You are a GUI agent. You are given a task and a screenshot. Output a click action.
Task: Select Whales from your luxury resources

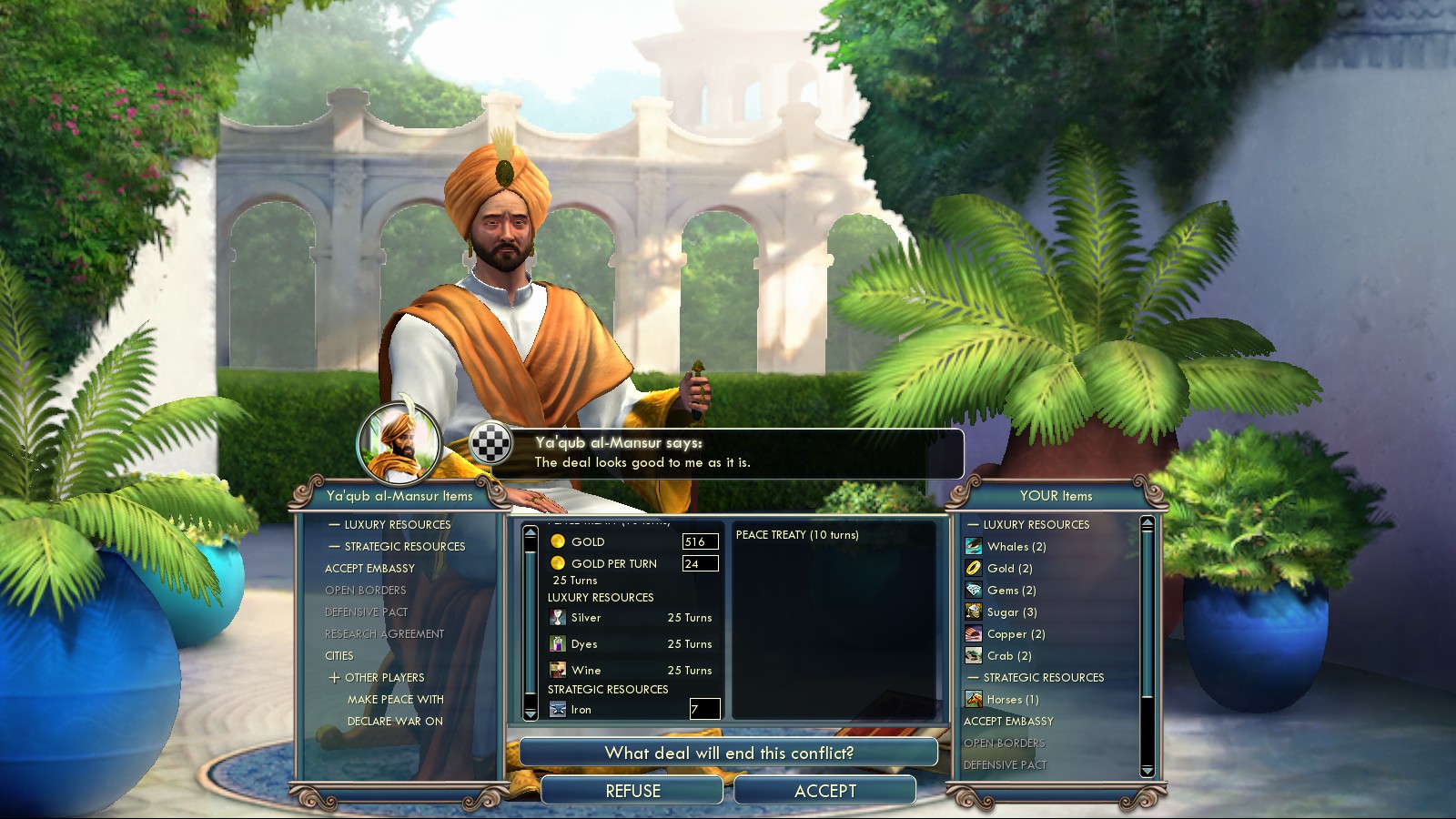click(1016, 547)
